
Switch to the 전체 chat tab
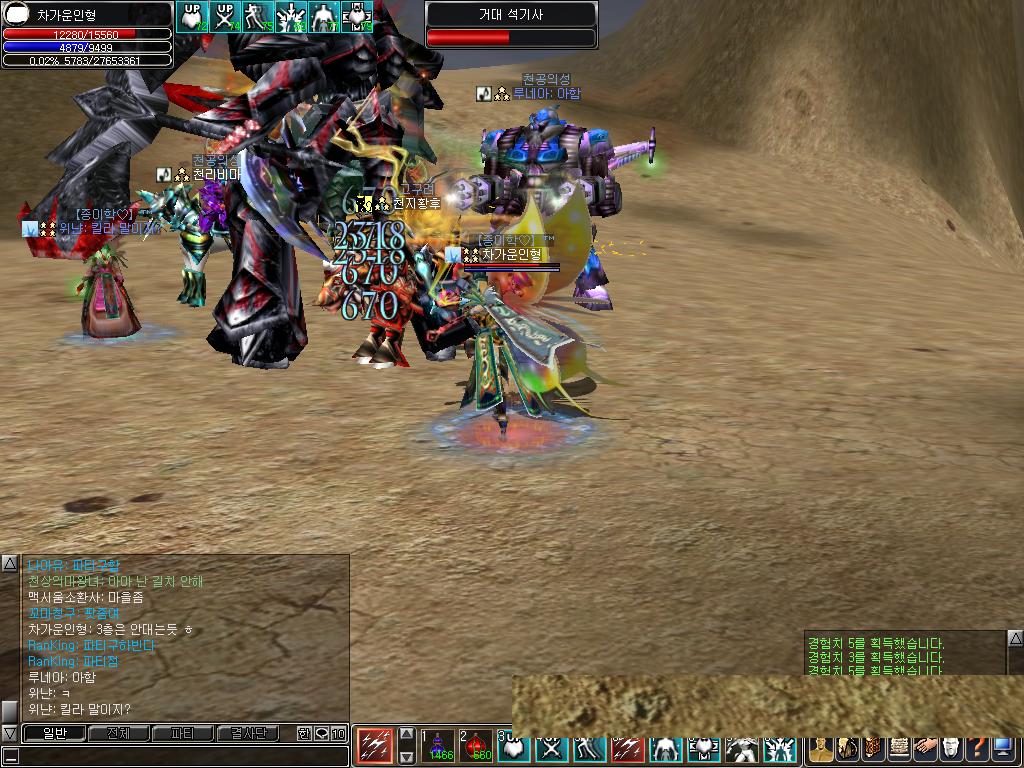click(118, 733)
